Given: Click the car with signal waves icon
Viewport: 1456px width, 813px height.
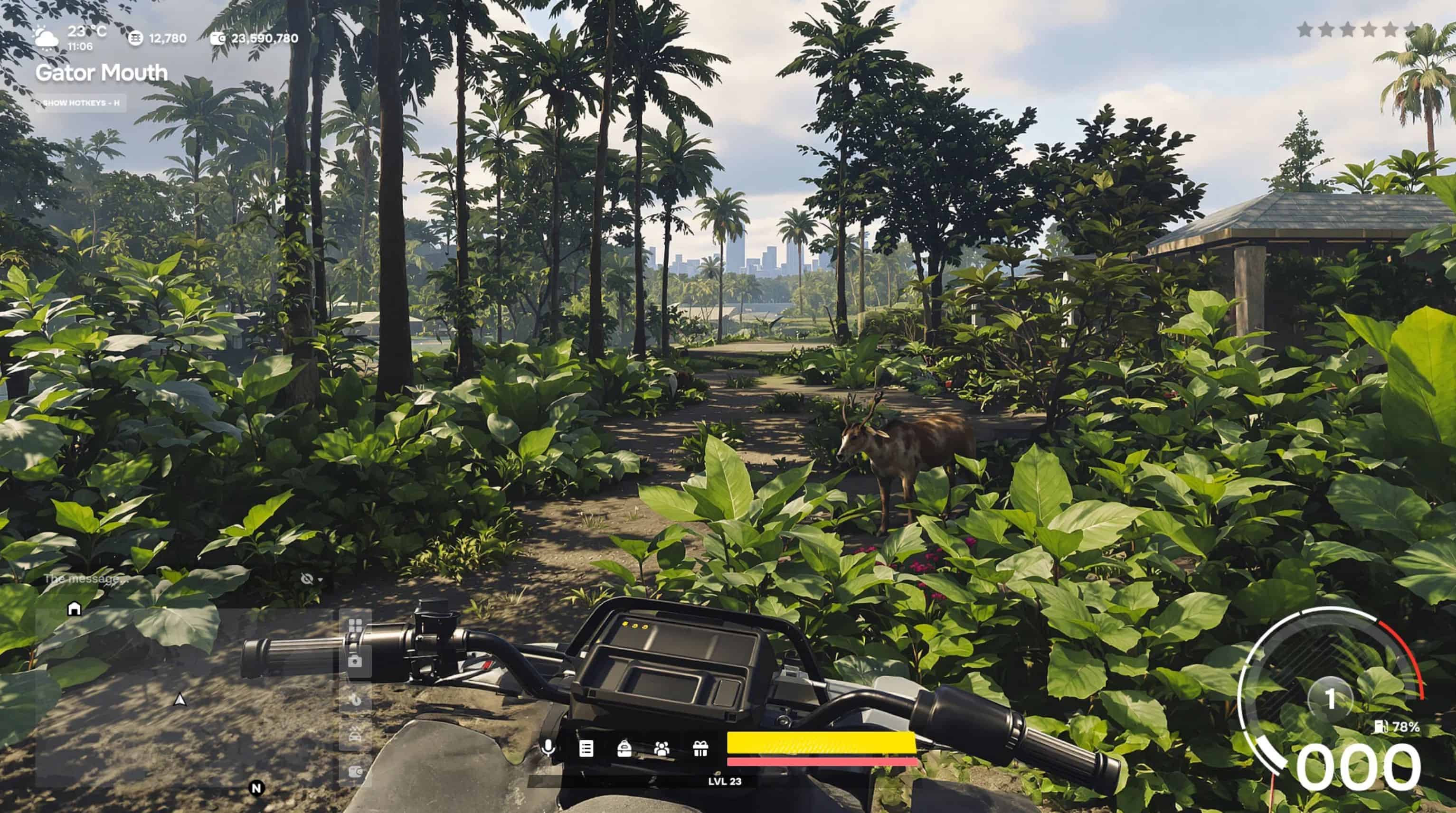Looking at the screenshot, I should 355,735.
